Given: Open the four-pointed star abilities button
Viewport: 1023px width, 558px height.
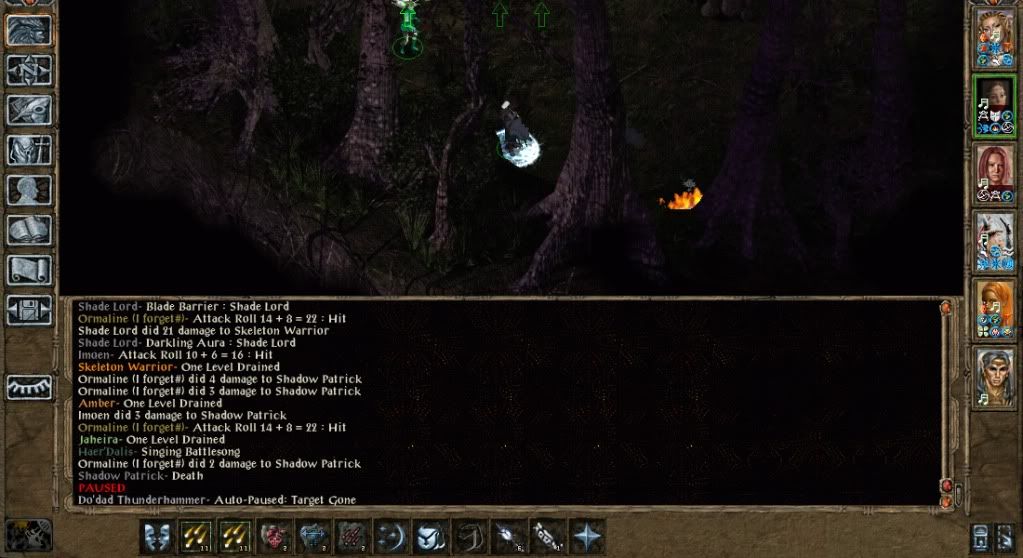Looking at the screenshot, I should coord(585,535).
